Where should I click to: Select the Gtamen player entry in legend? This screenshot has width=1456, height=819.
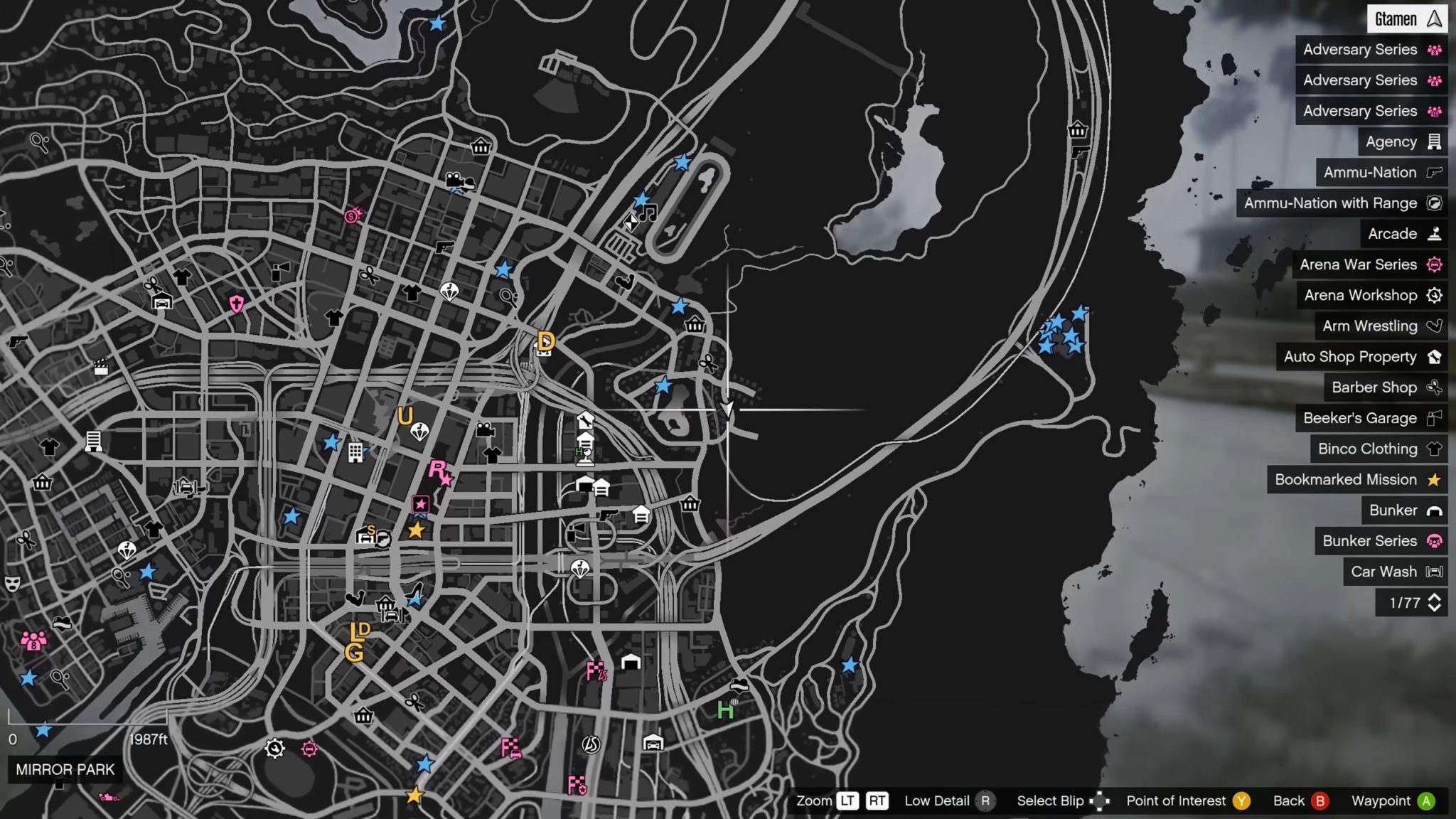(x=1407, y=19)
